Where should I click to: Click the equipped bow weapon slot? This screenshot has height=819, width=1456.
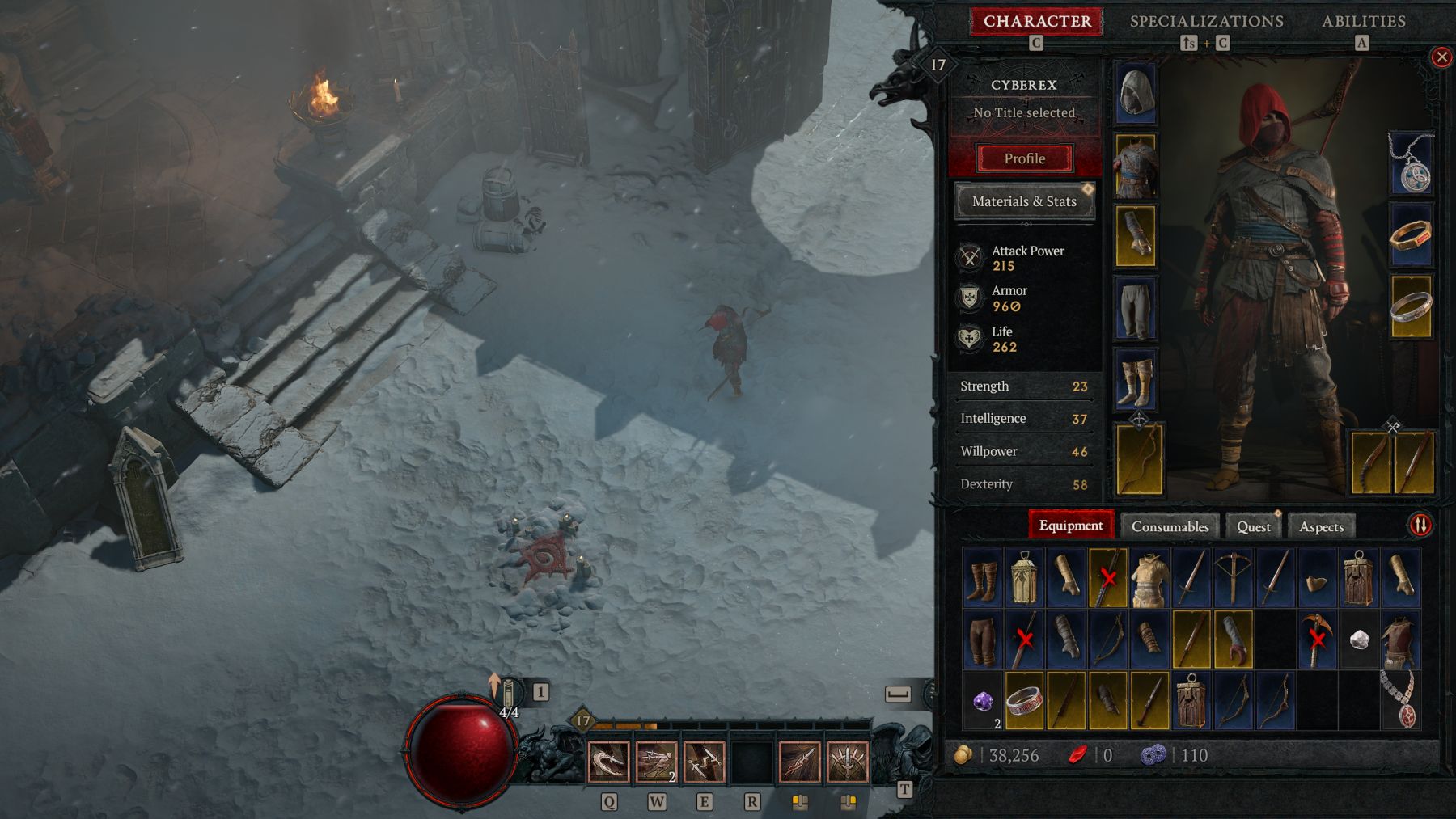(x=1139, y=458)
